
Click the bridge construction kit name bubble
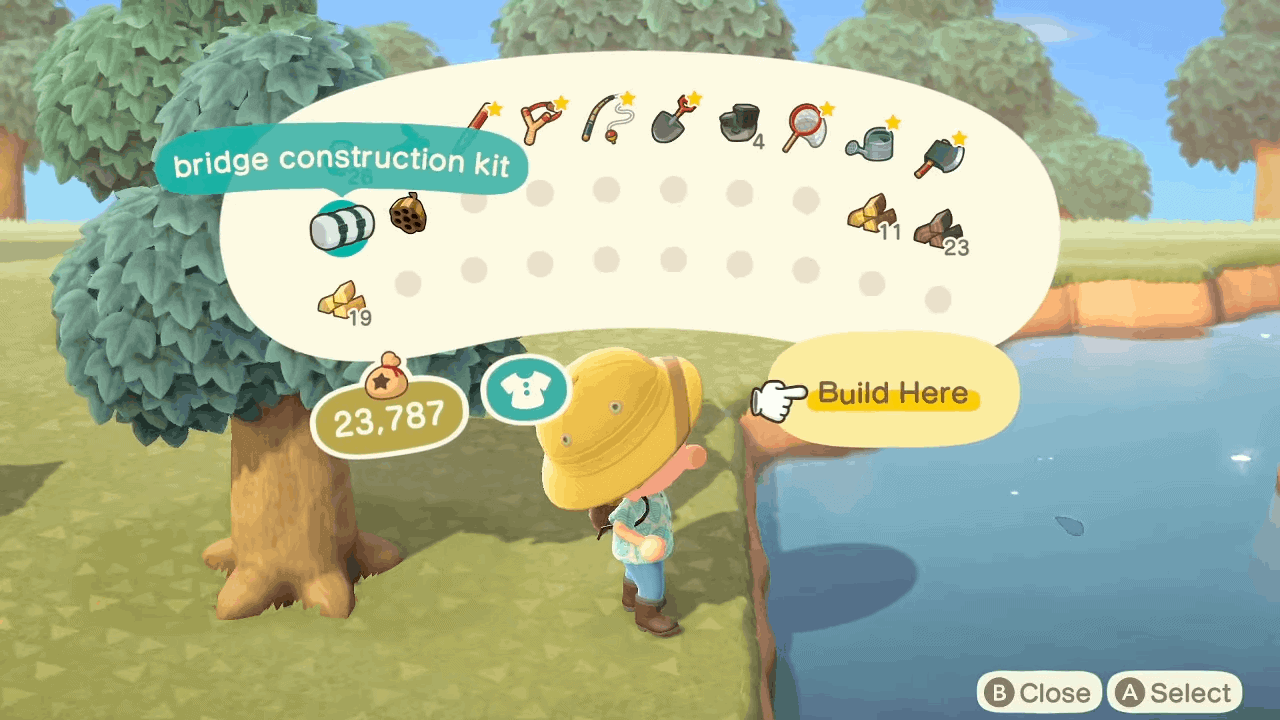coord(343,161)
